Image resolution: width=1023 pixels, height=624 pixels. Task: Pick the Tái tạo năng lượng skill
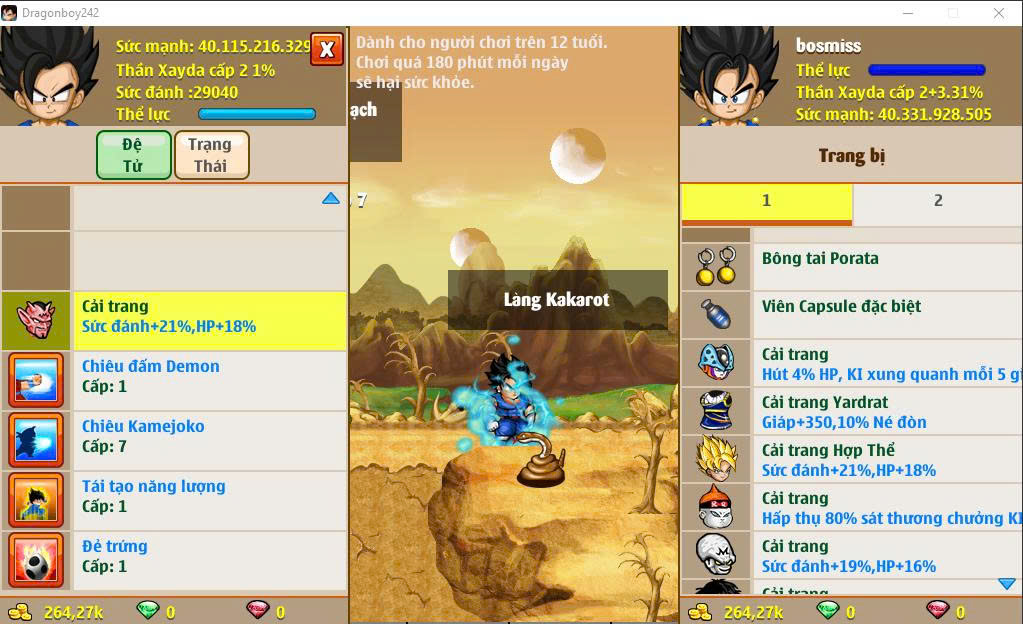coord(210,496)
